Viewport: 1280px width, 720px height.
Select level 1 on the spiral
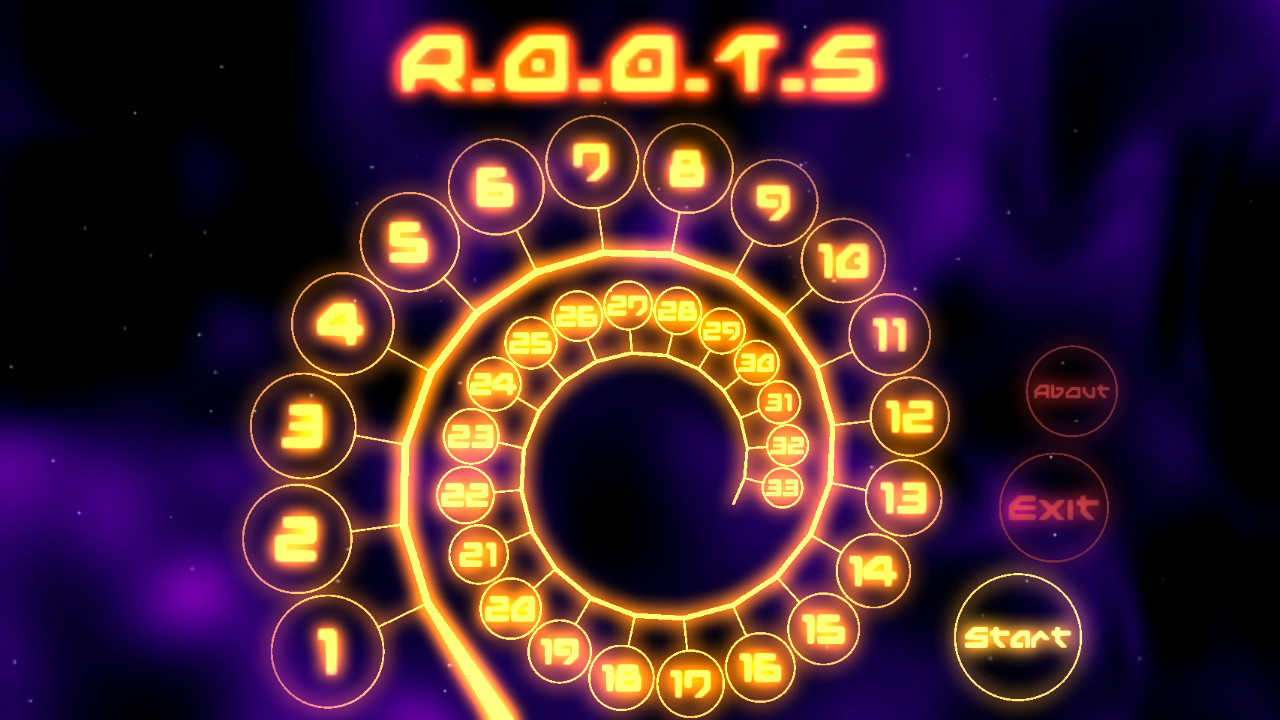327,650
